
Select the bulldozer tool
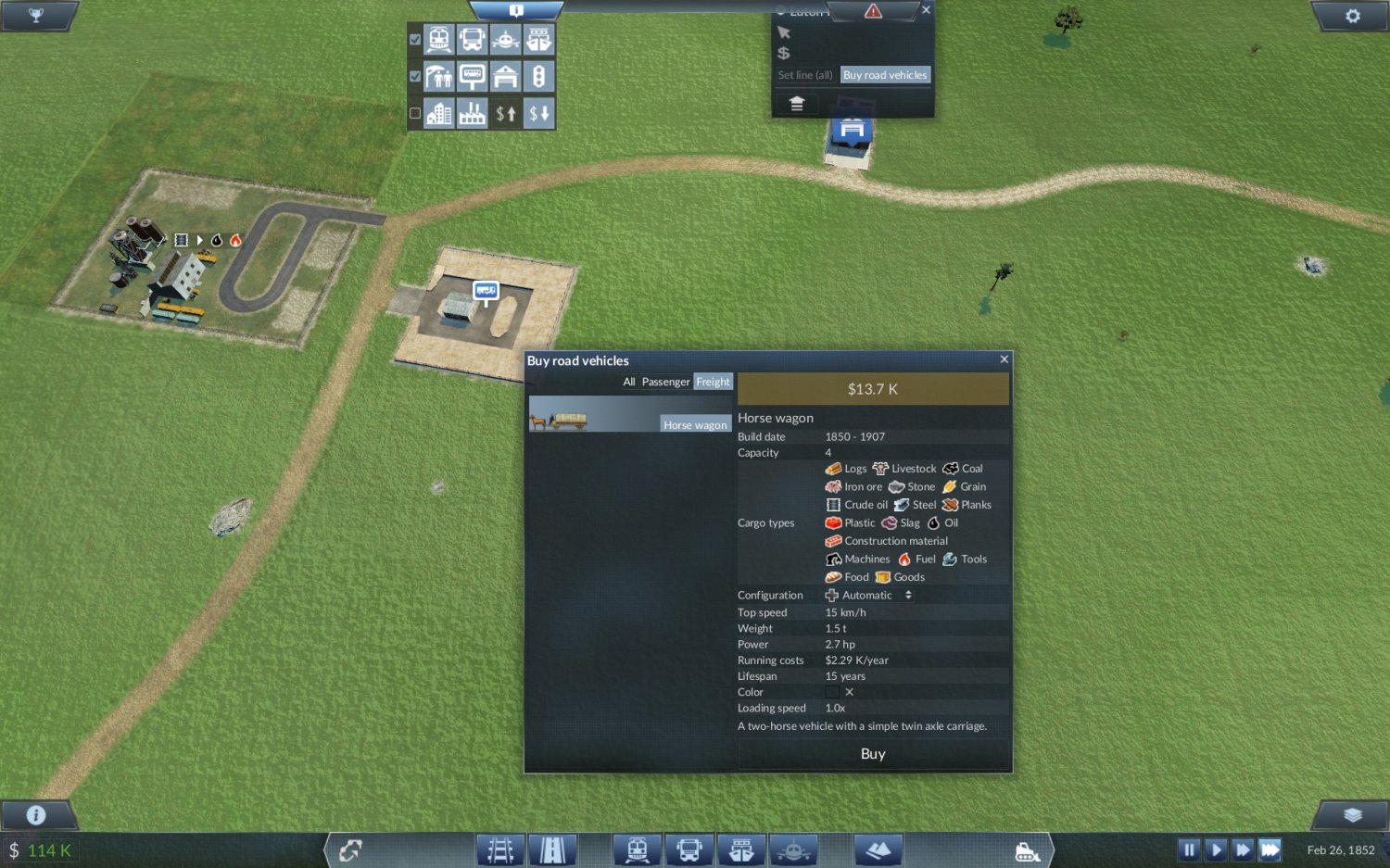[x=1028, y=850]
